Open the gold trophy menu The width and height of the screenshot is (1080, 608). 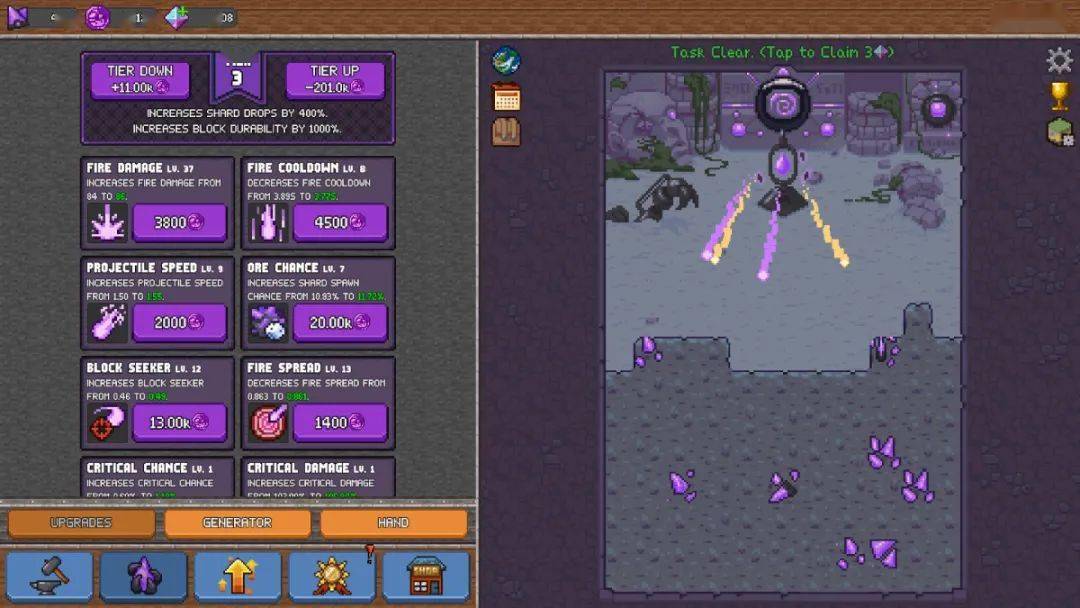[x=1059, y=96]
